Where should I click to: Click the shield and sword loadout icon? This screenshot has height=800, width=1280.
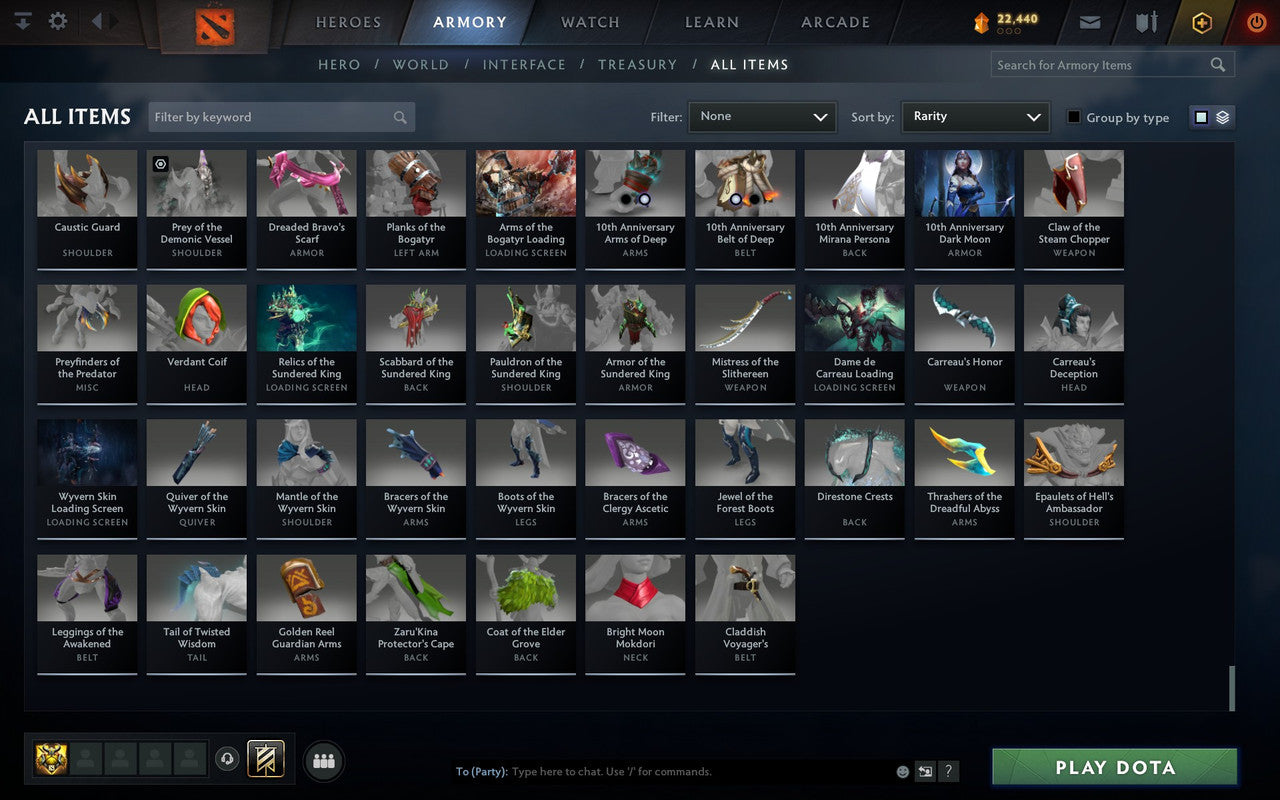[x=1145, y=22]
